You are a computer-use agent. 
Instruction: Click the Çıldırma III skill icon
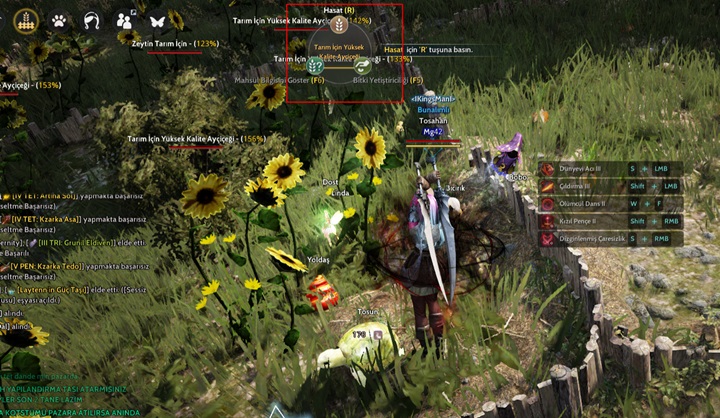point(547,186)
